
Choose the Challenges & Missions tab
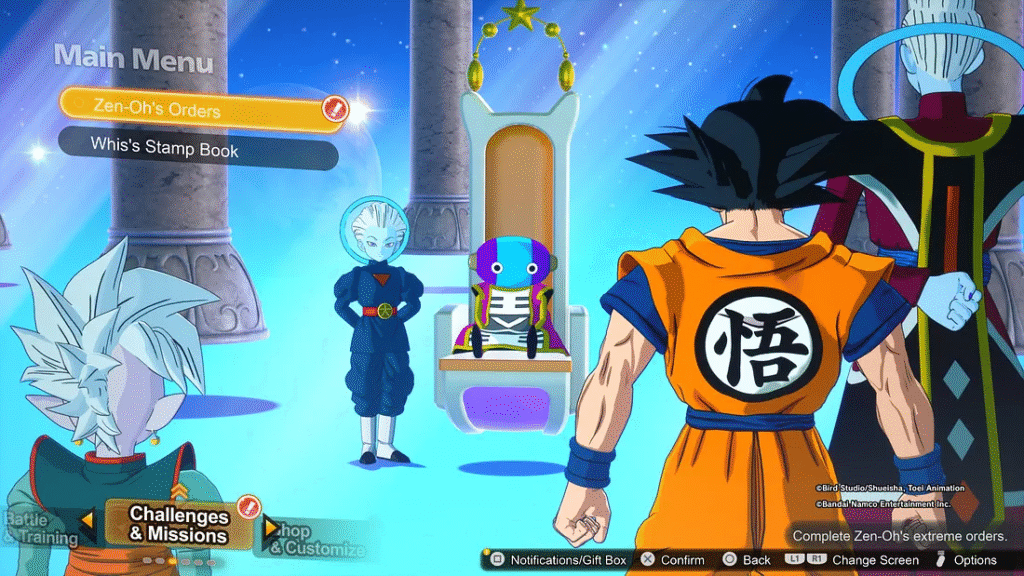179,525
